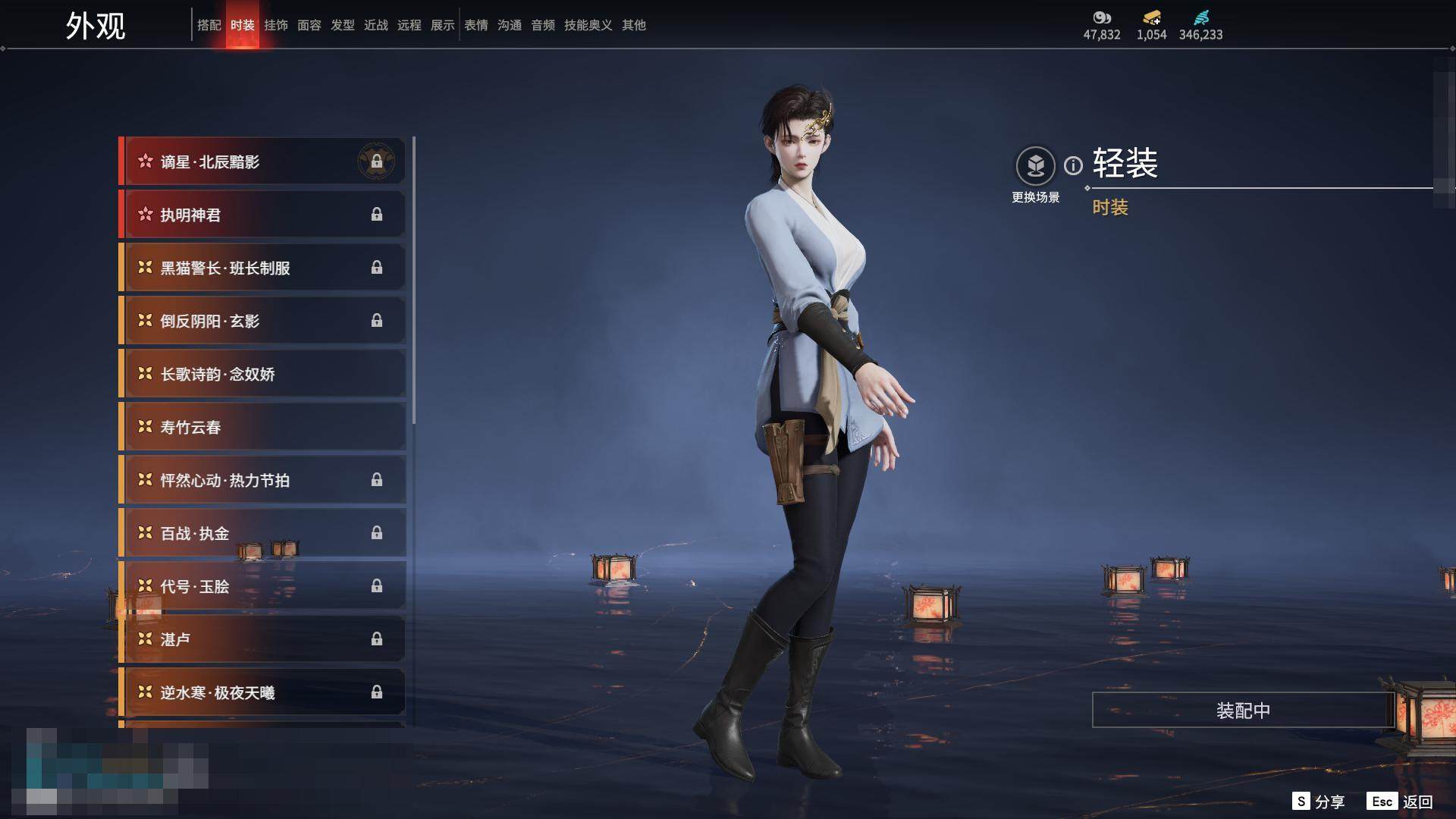Open the 挂饰 tab
Screen dimensions: 1456x819
[275, 25]
